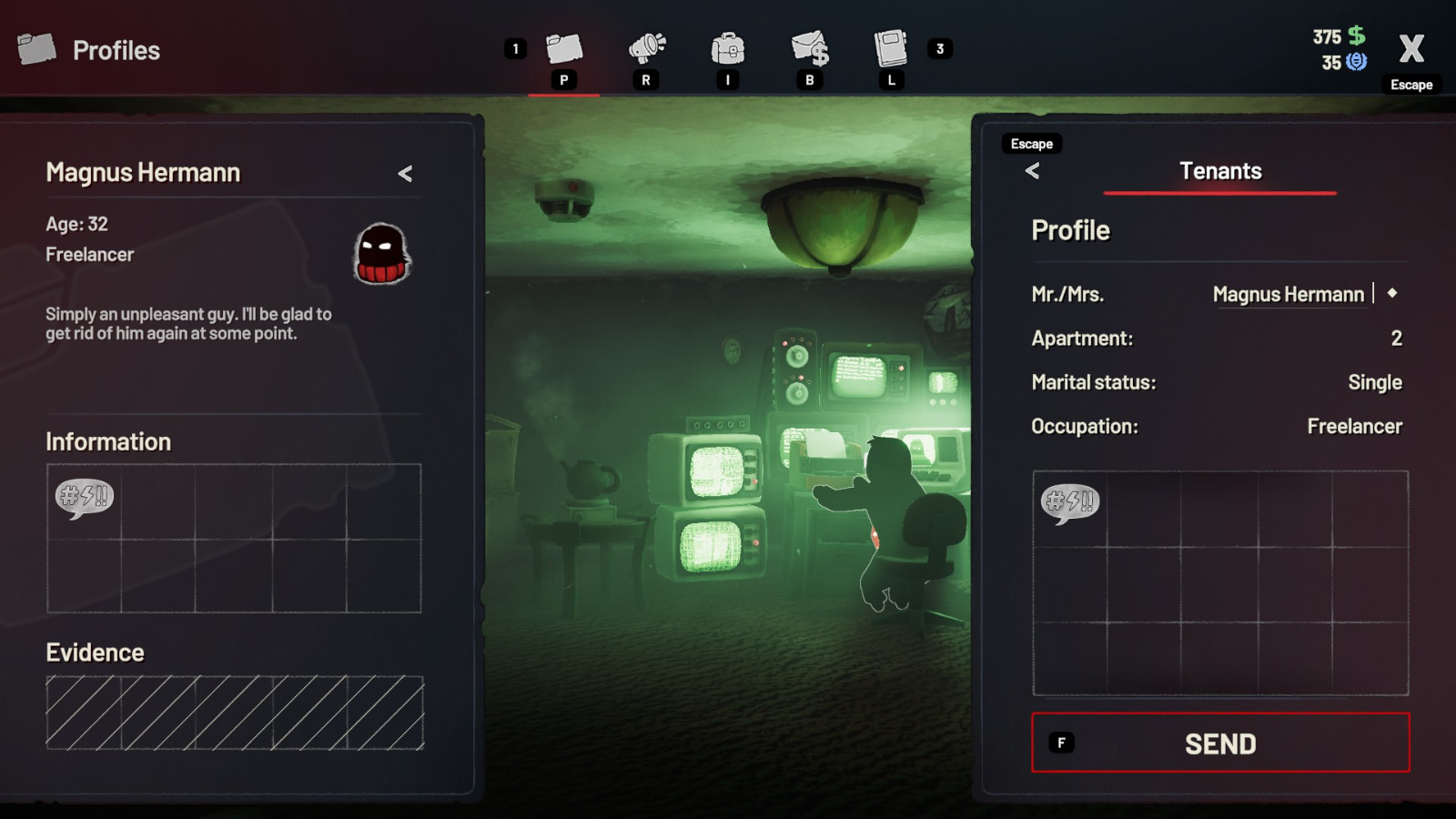1456x819 pixels.
Task: Switch to the Tenants tab
Action: 1220,171
